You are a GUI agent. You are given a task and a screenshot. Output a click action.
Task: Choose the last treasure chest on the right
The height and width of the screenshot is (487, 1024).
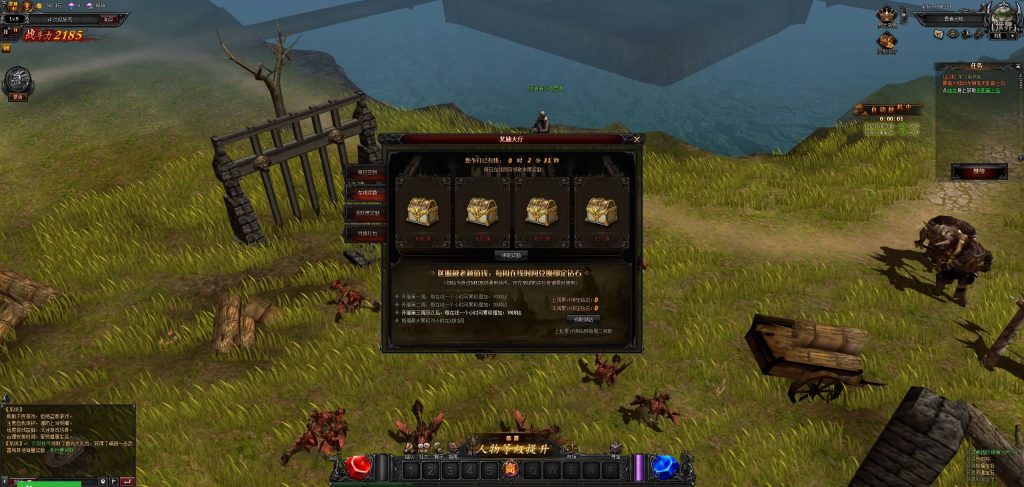click(x=601, y=212)
